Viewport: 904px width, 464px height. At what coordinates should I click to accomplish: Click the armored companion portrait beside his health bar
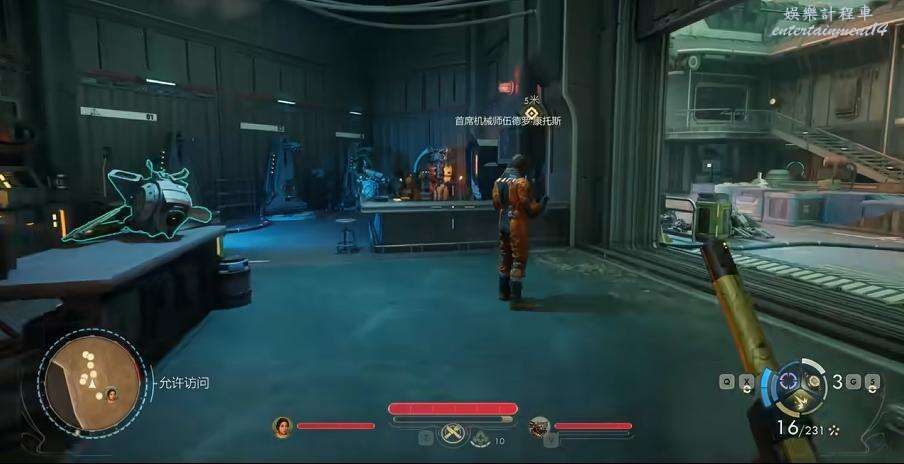[540, 426]
